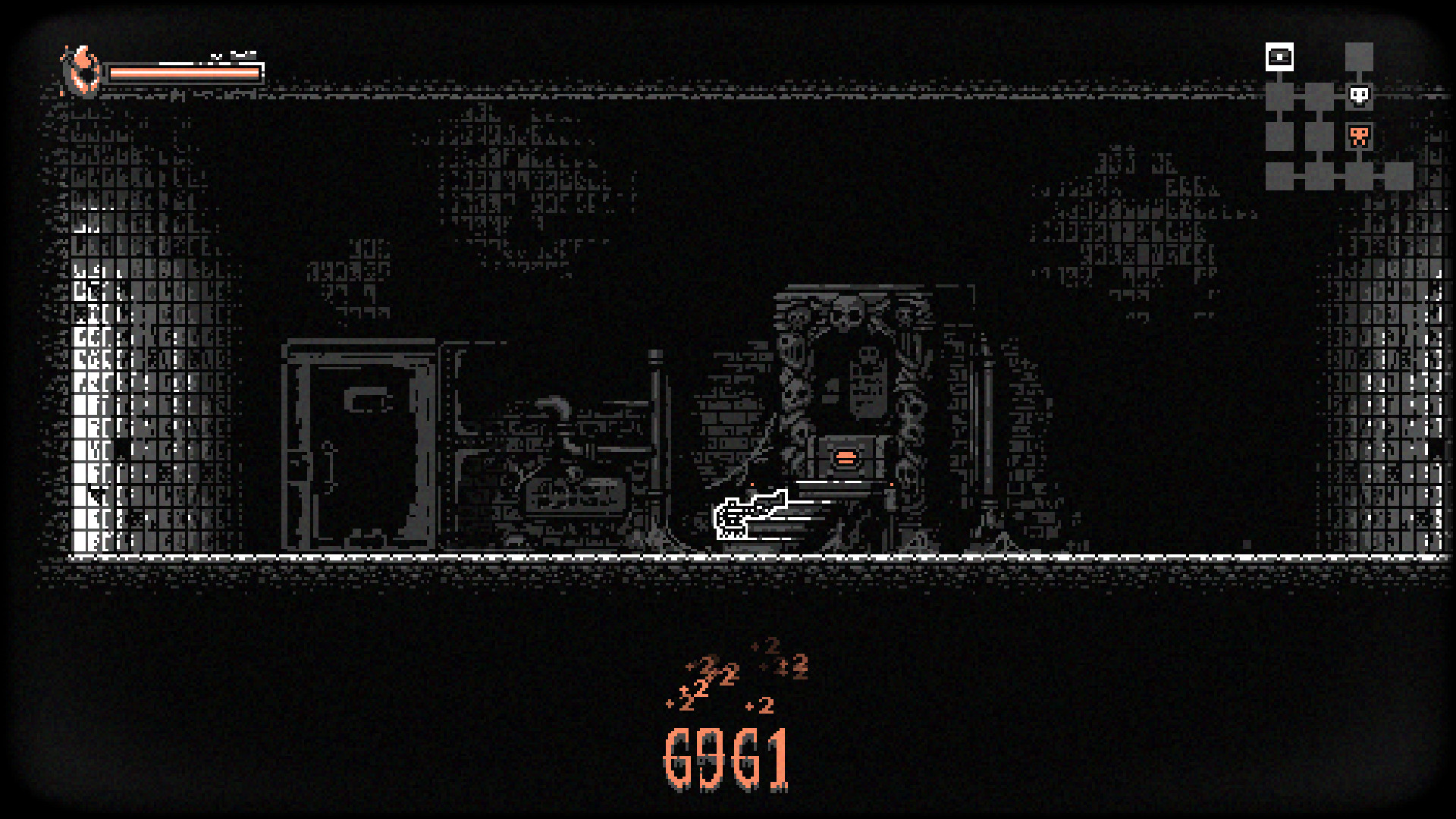
Task: Toggle the top-right grey room square on the minimap
Action: (x=1358, y=55)
